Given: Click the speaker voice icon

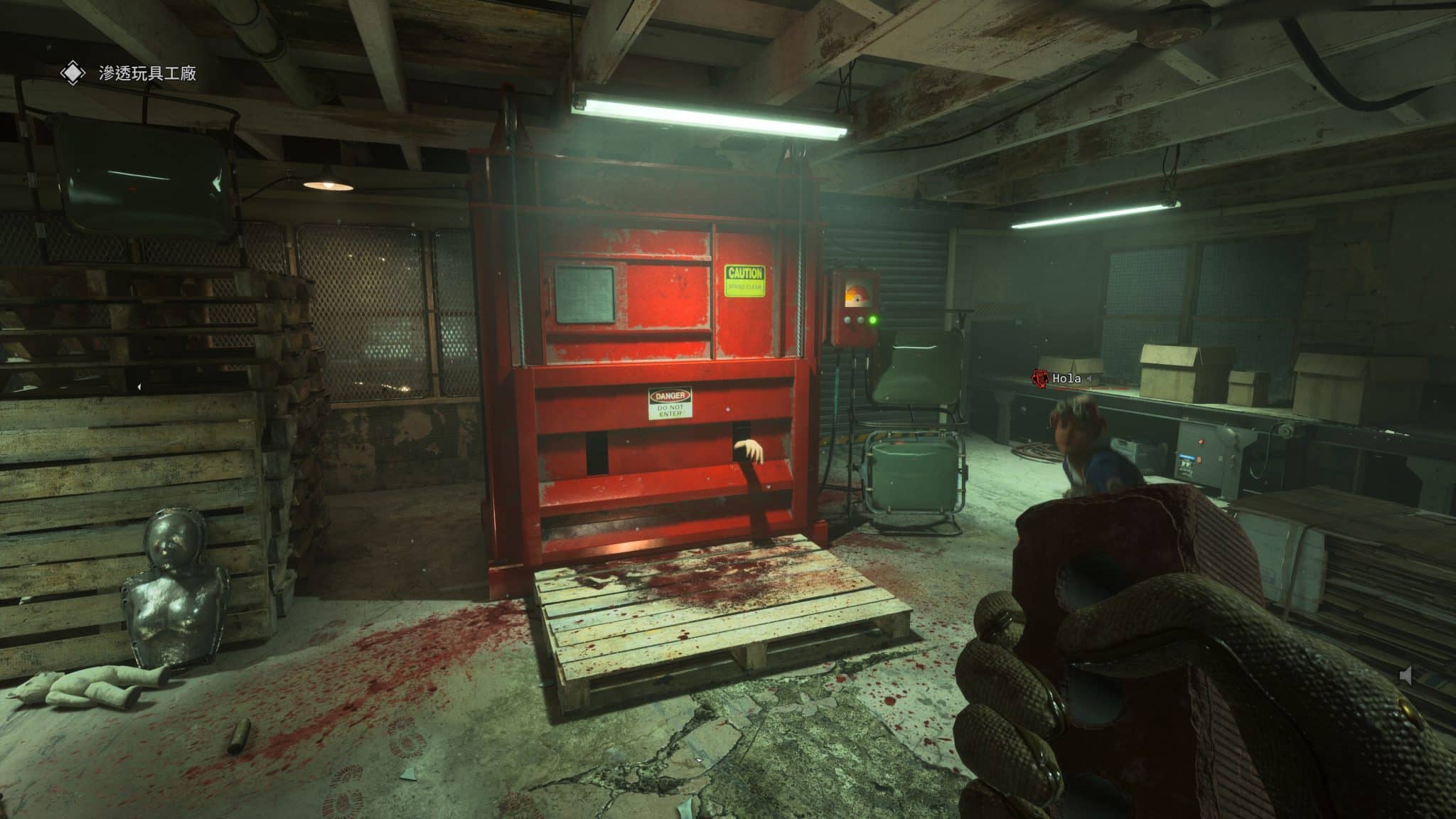Looking at the screenshot, I should (x=1406, y=675).
